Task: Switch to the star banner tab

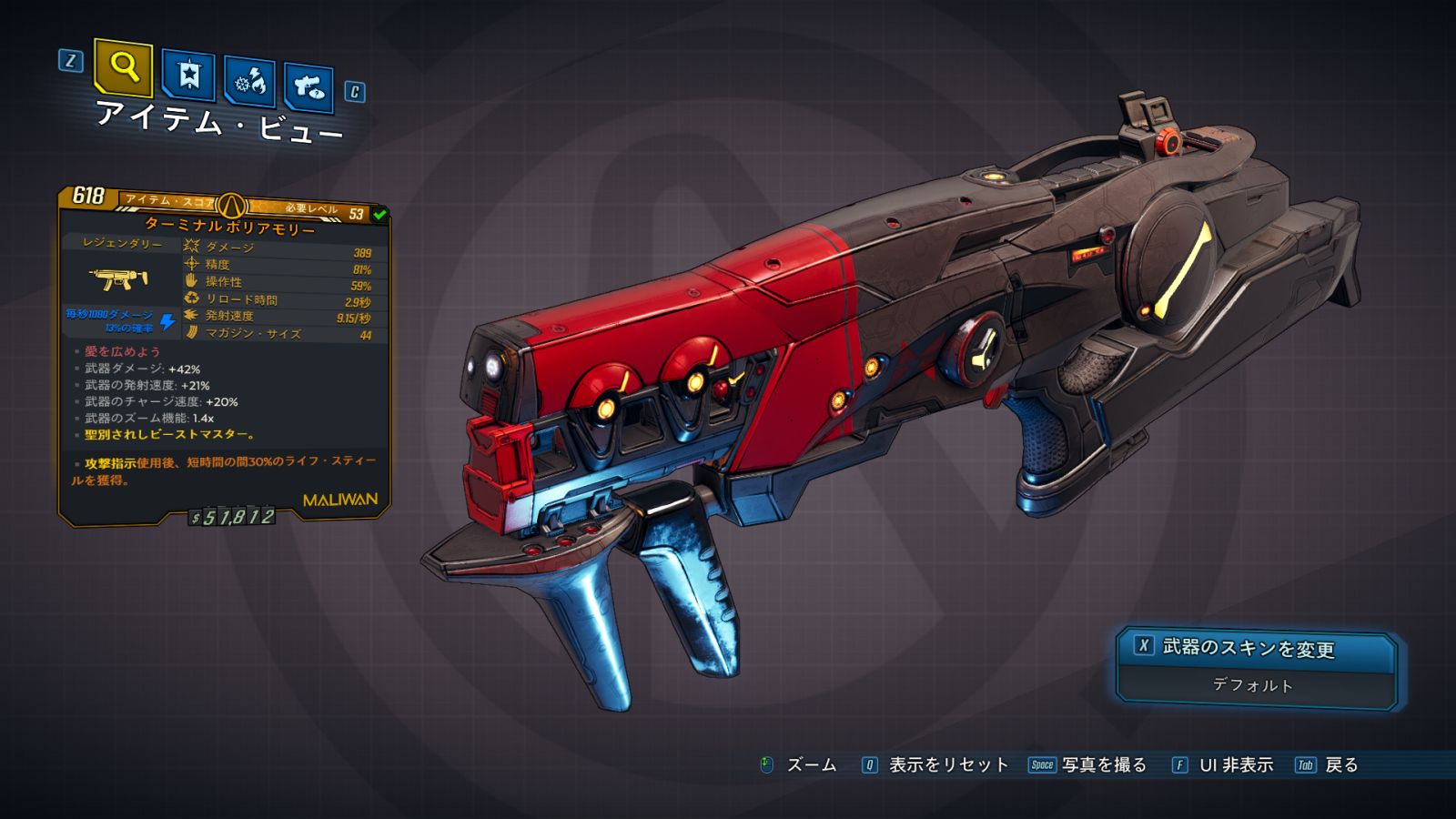Action: pyautogui.click(x=188, y=75)
